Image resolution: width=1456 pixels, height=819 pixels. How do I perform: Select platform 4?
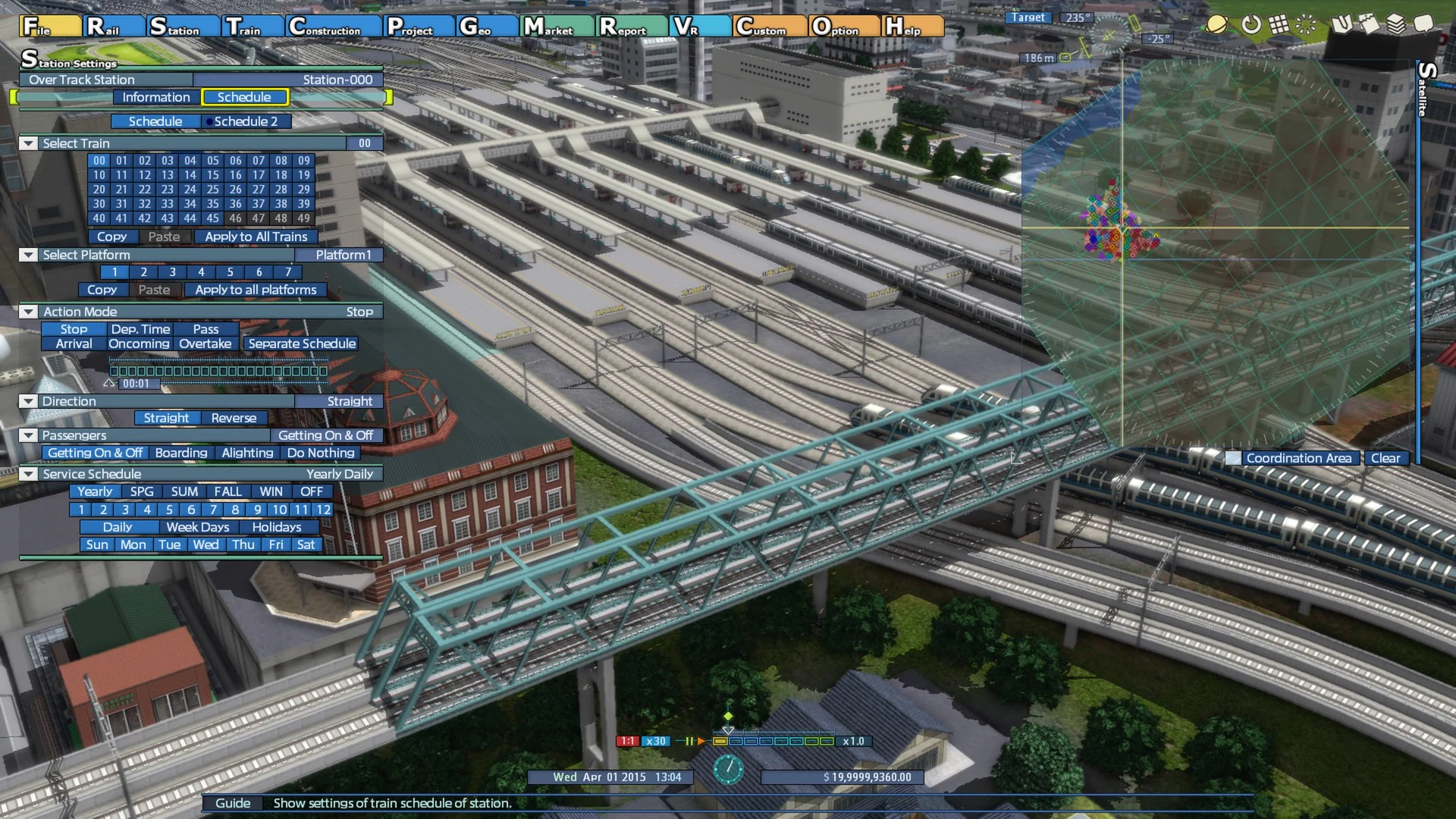click(x=201, y=272)
